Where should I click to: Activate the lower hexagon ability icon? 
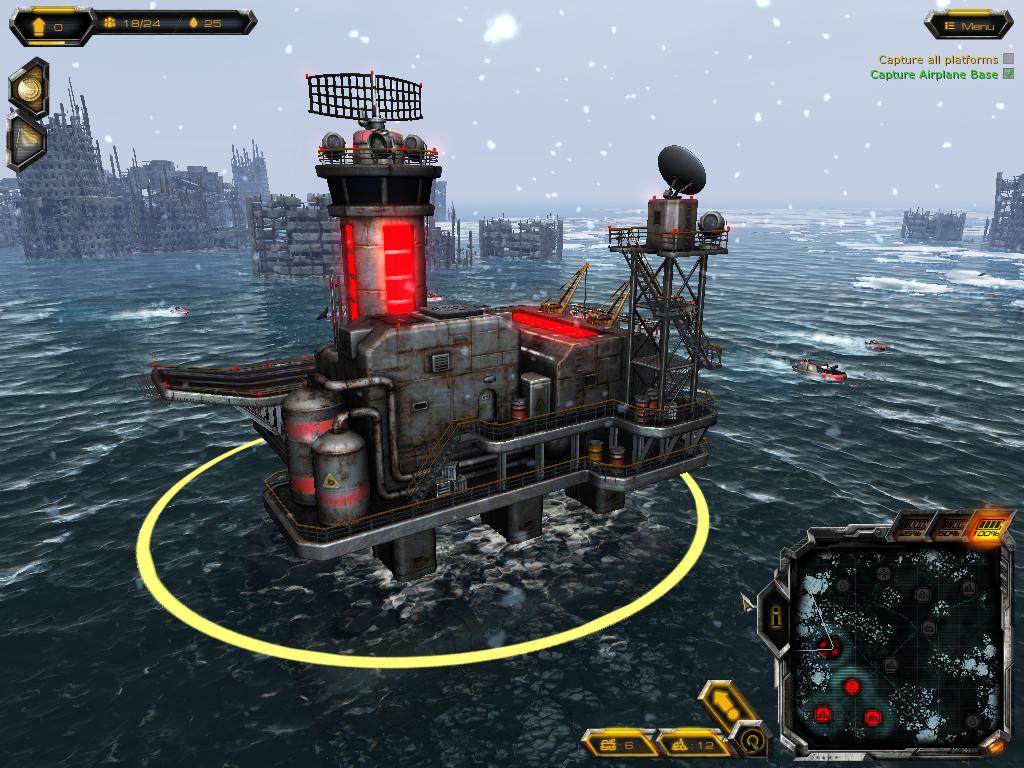point(27,141)
